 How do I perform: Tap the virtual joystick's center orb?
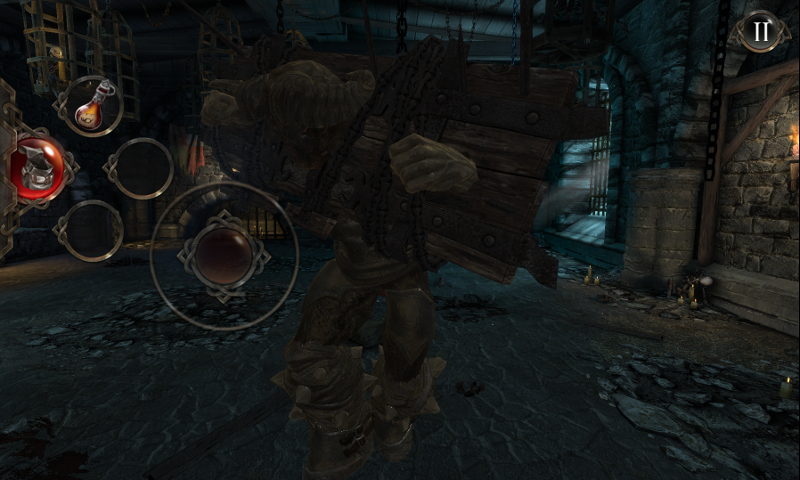223,253
